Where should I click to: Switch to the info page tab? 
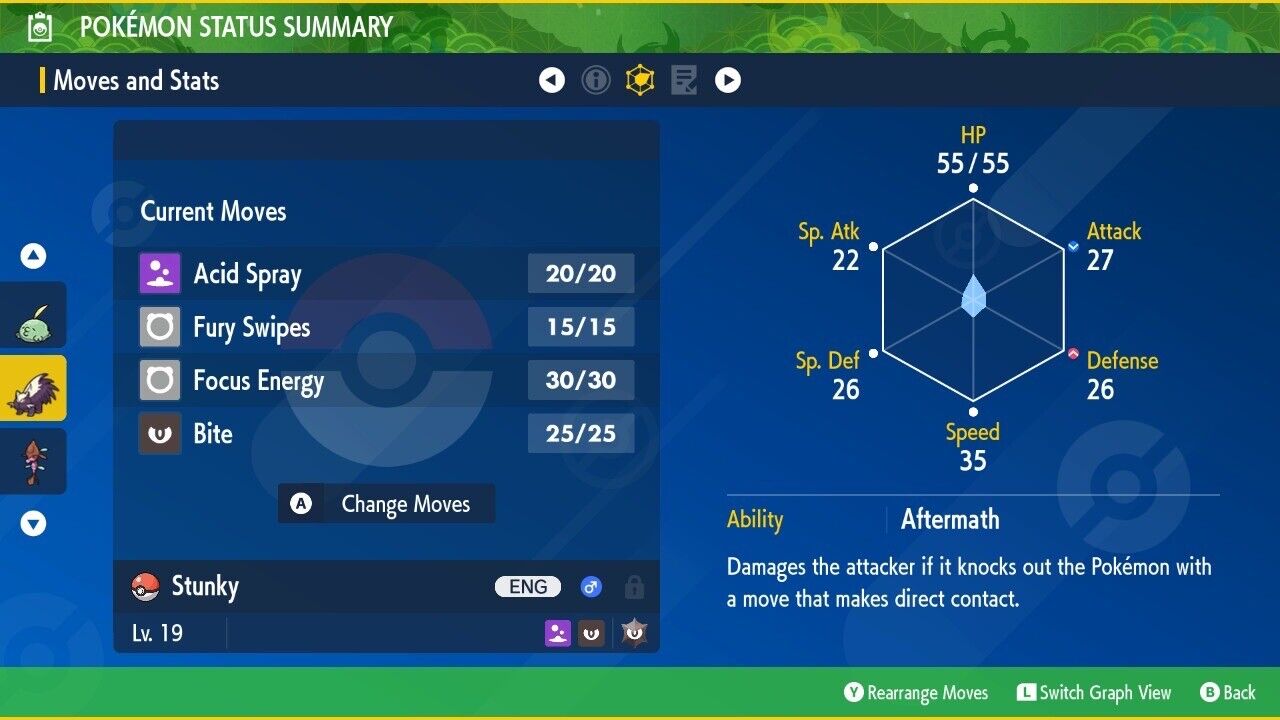pyautogui.click(x=596, y=80)
